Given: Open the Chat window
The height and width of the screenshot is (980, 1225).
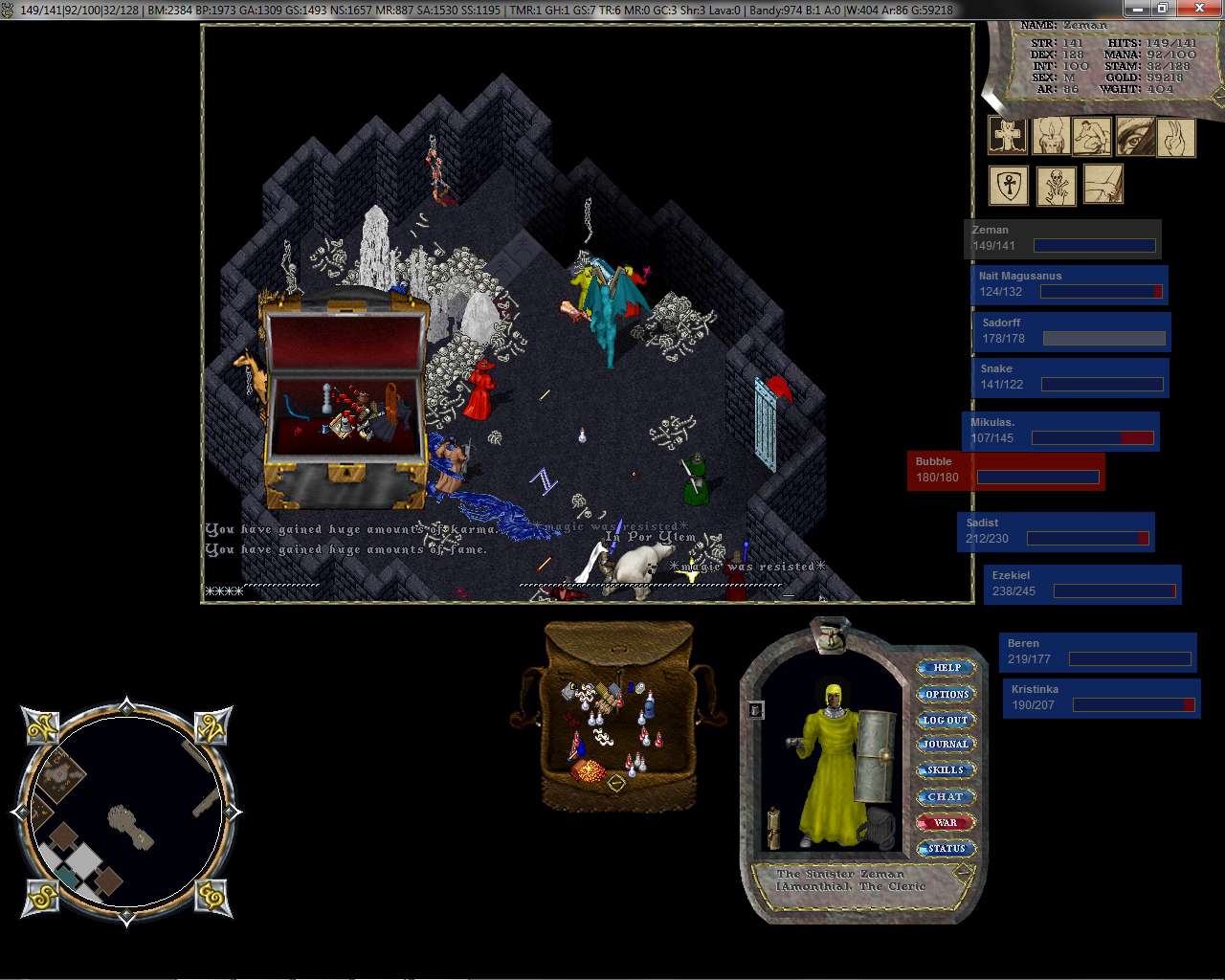Looking at the screenshot, I should tap(946, 796).
